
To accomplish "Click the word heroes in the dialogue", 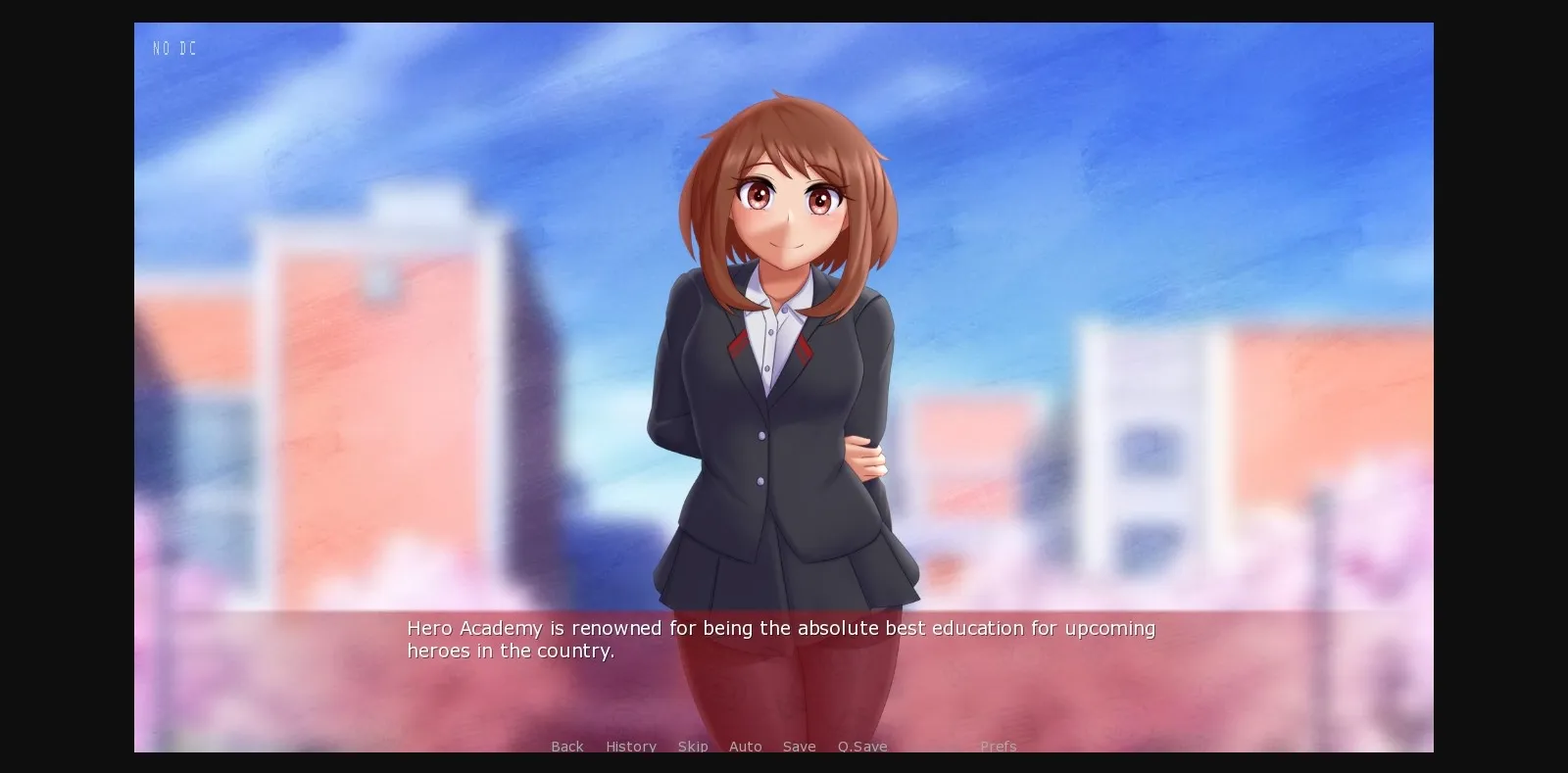I will 436,650.
